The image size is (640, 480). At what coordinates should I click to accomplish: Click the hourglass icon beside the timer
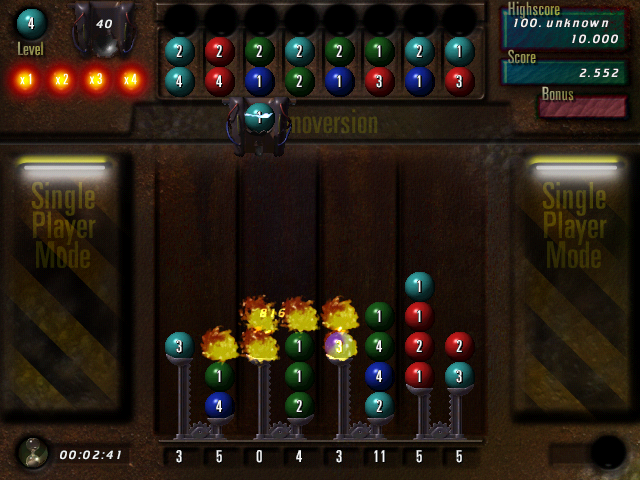[33, 452]
